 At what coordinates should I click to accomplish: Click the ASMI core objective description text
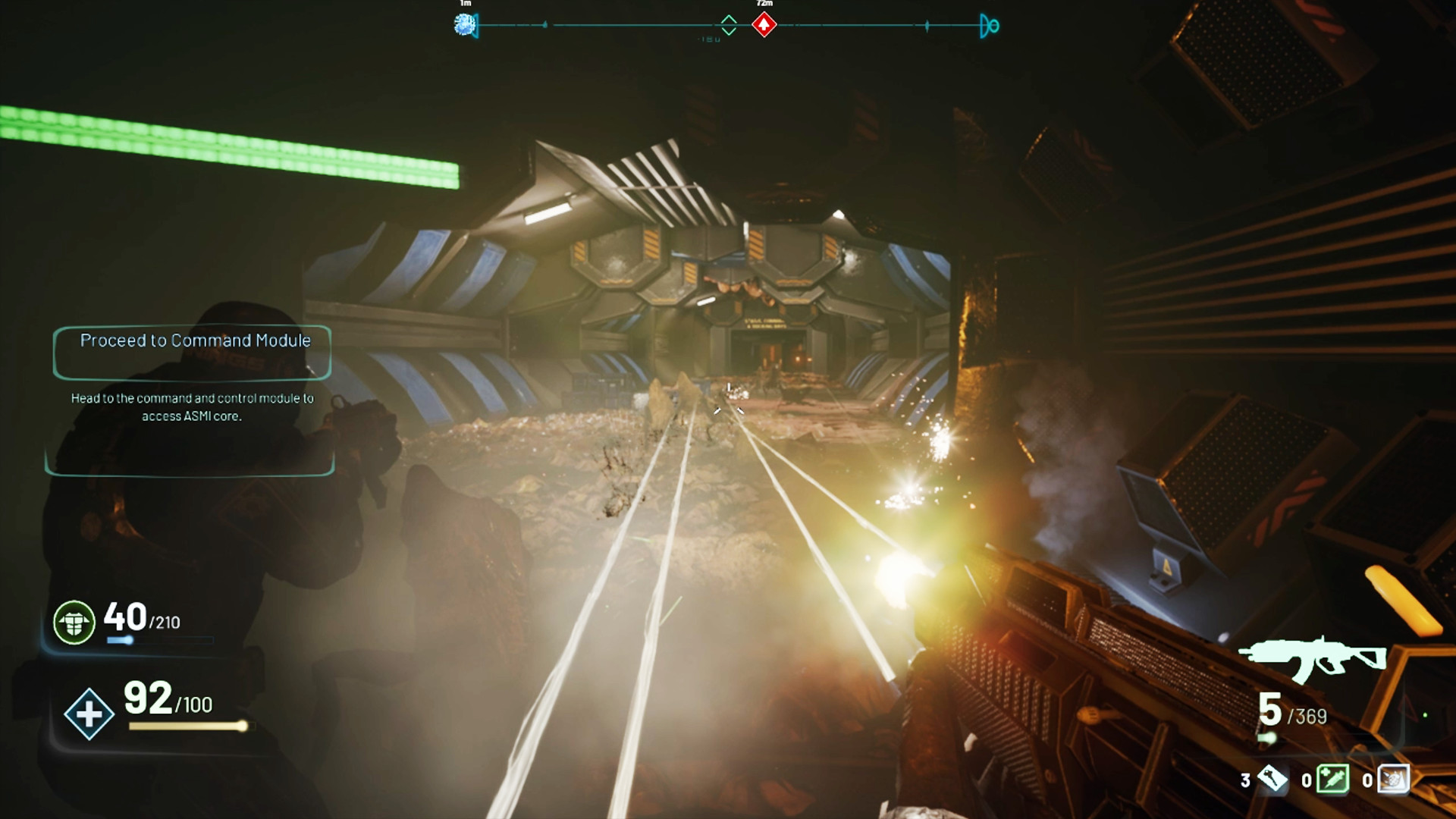[x=193, y=406]
